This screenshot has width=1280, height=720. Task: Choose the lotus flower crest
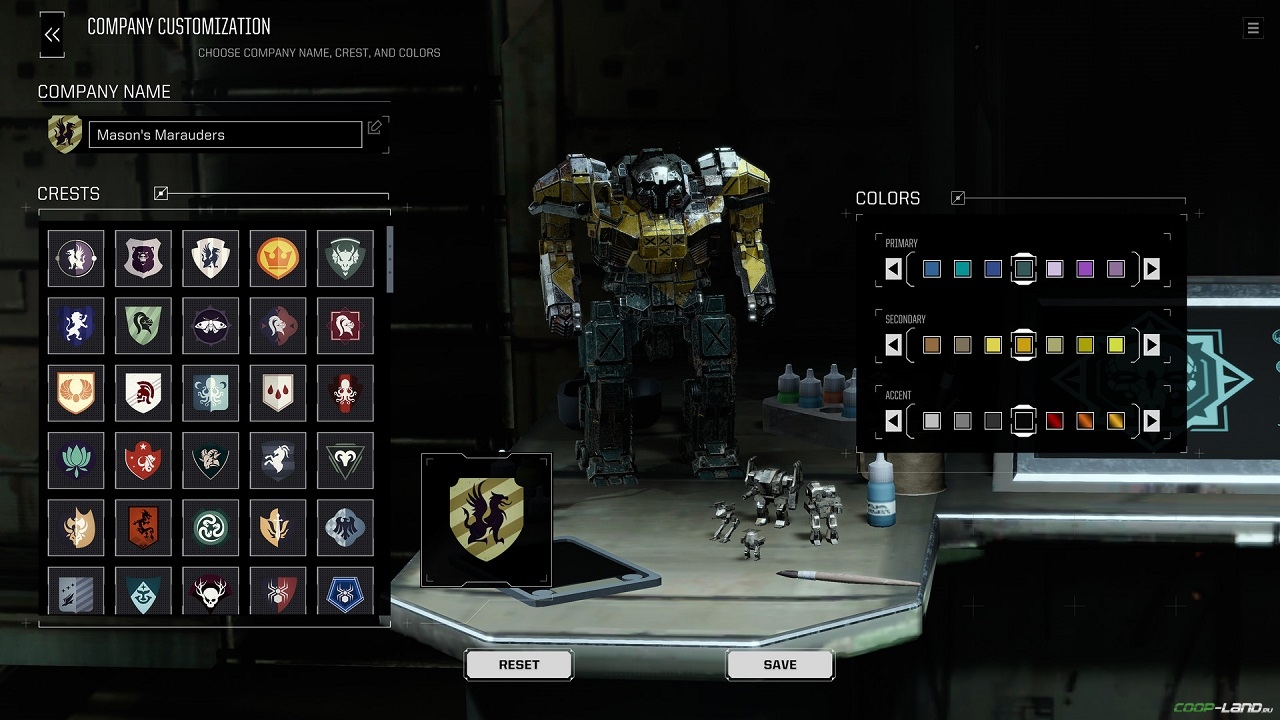point(76,460)
